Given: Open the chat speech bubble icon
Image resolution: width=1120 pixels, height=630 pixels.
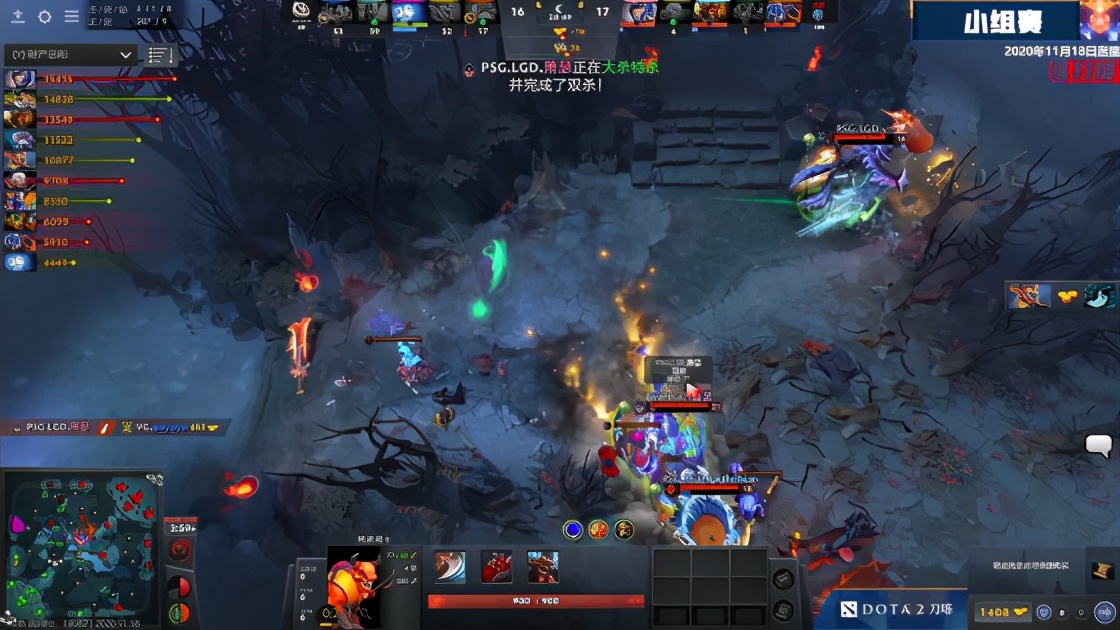Looking at the screenshot, I should pyautogui.click(x=1099, y=446).
